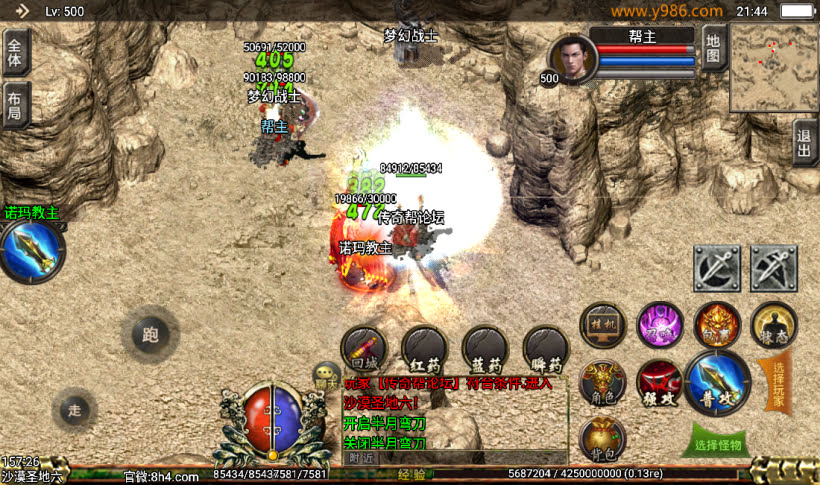Activate the 普攻 normal attack
The height and width of the screenshot is (485, 820).
click(717, 381)
